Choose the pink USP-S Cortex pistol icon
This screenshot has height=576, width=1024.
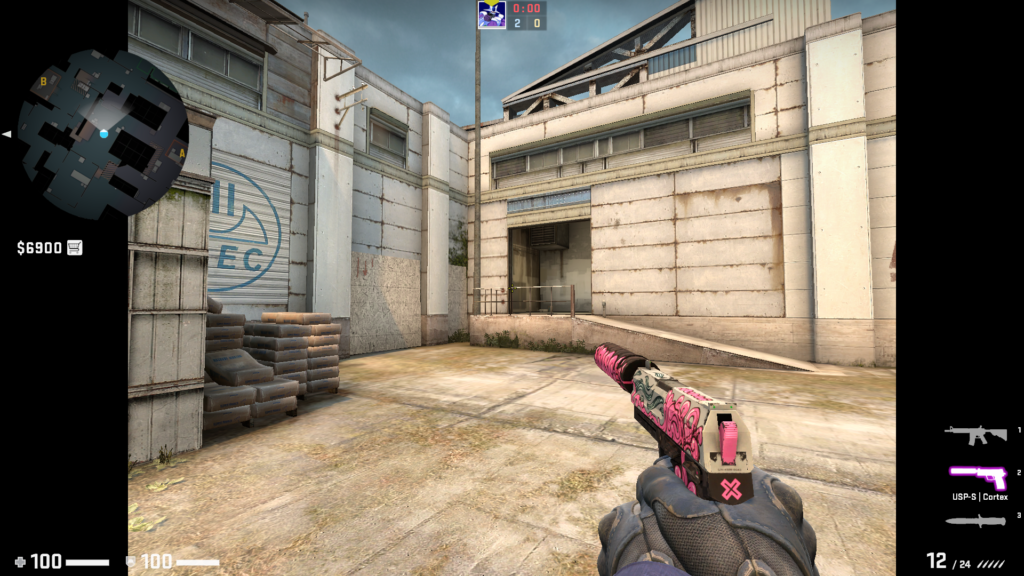[977, 476]
